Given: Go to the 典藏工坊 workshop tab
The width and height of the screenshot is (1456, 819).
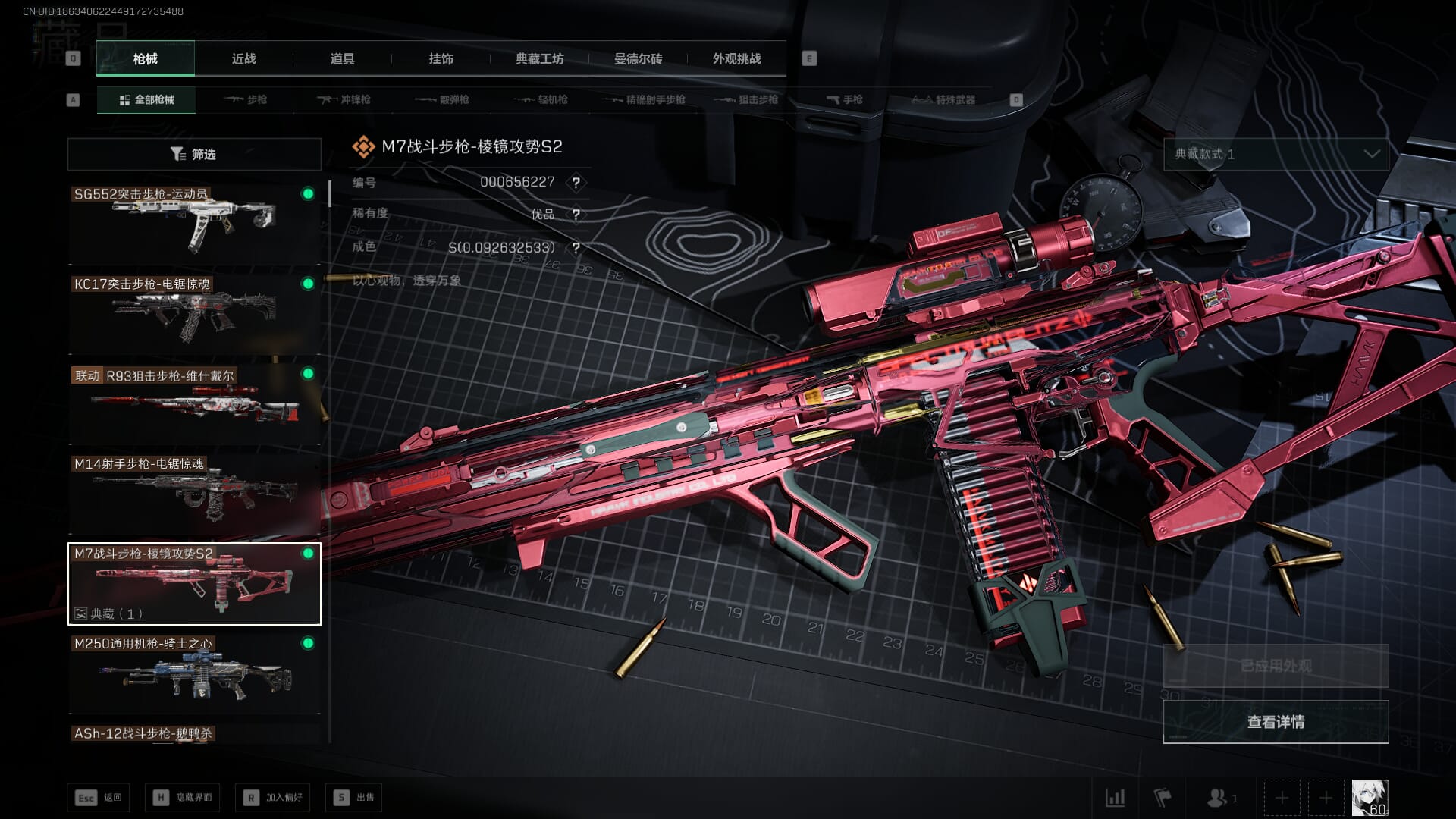Looking at the screenshot, I should (539, 58).
